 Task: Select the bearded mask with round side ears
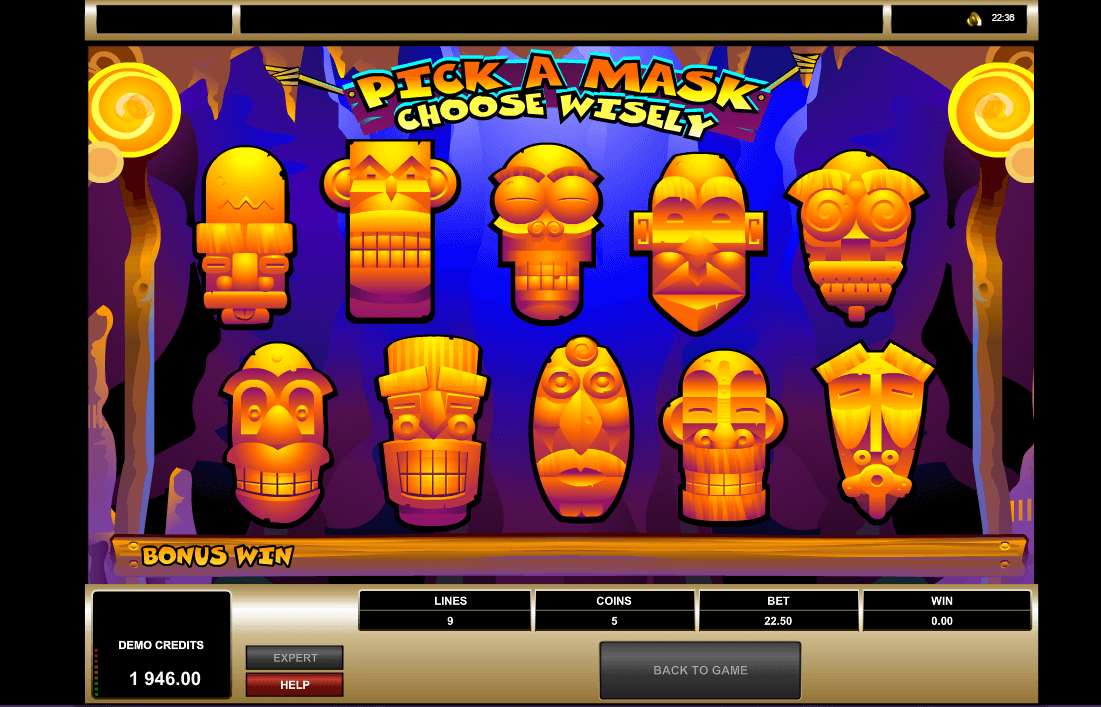[723, 435]
